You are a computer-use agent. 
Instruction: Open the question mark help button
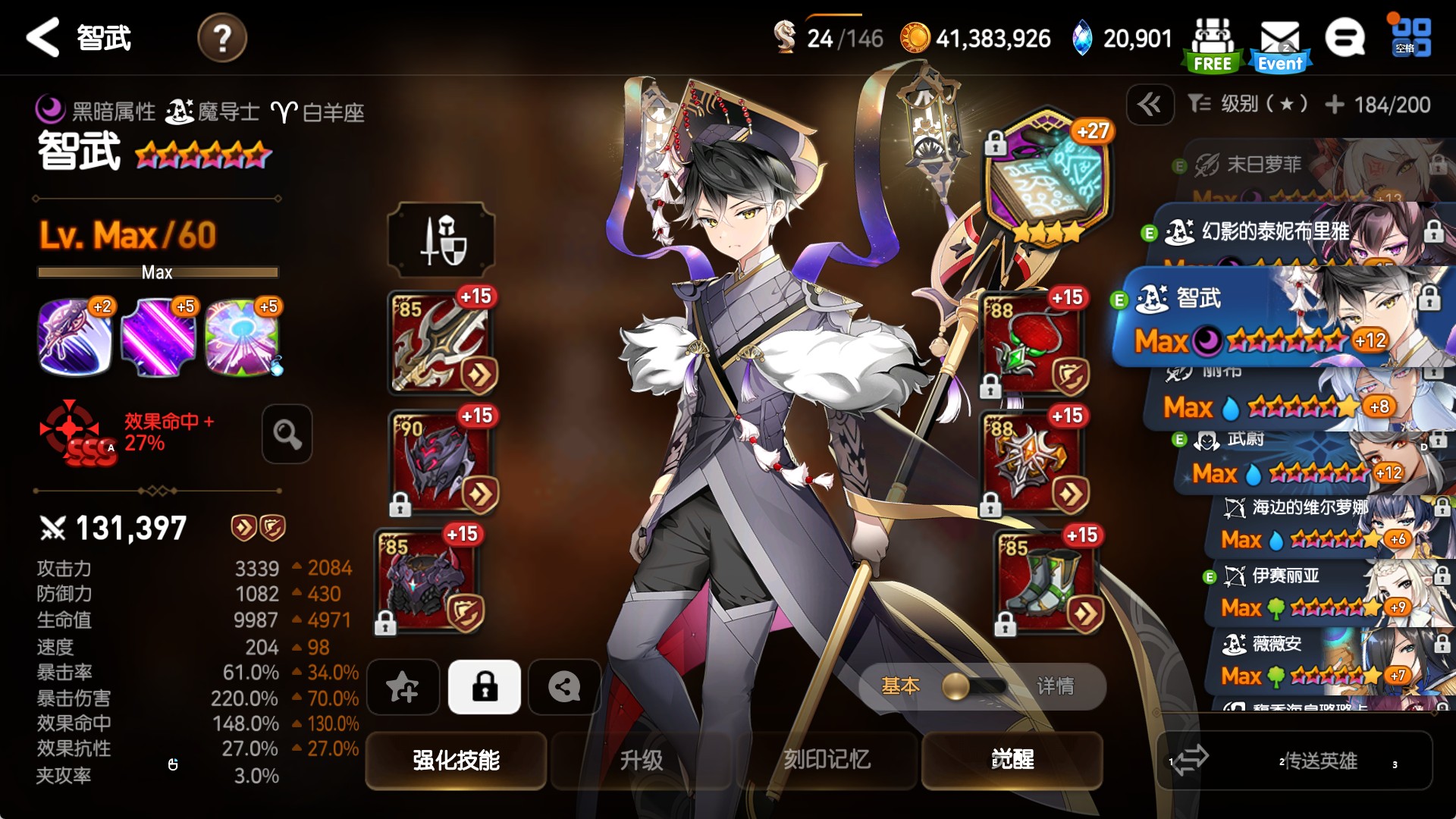pos(221,38)
